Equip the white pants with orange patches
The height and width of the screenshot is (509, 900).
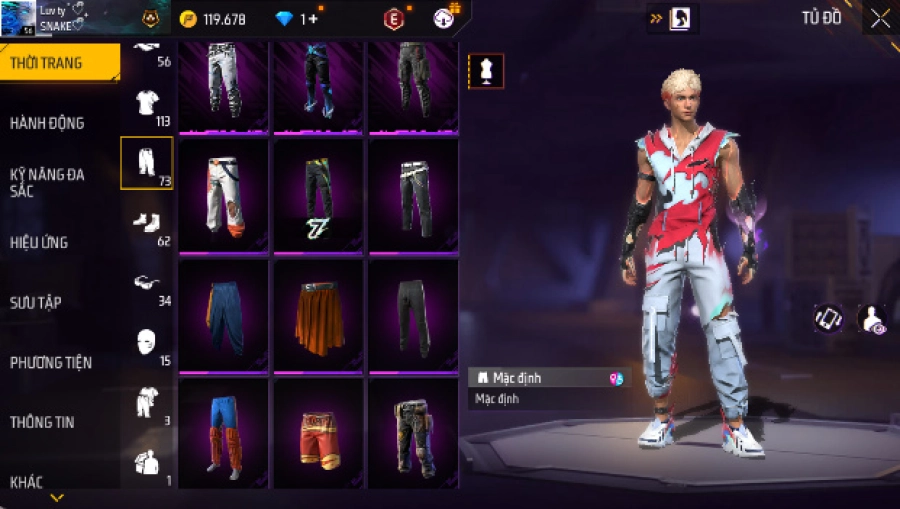pyautogui.click(x=224, y=195)
